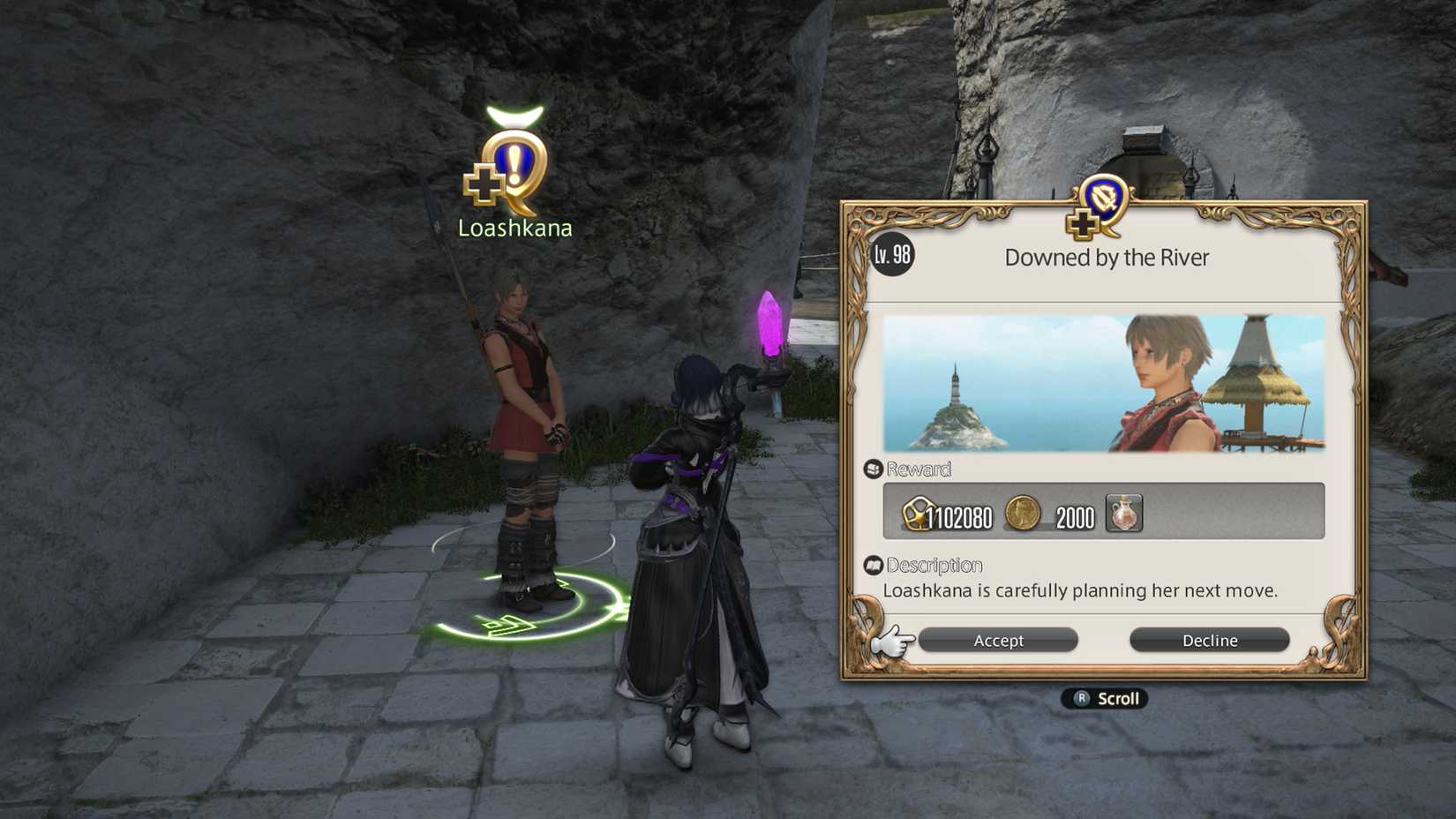
Task: Click the Description section book icon
Action: [874, 563]
